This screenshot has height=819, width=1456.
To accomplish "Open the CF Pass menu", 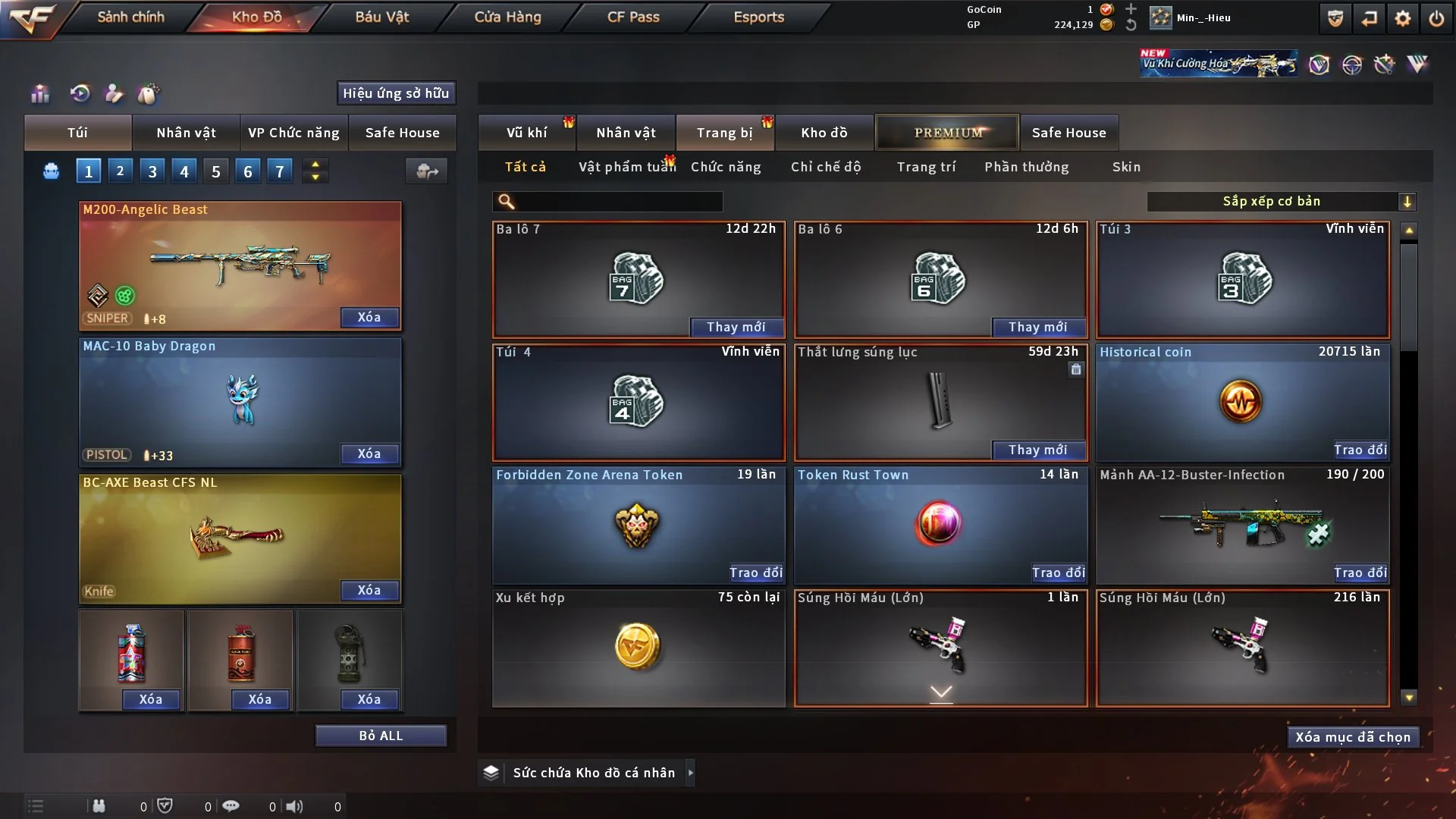I will point(633,17).
